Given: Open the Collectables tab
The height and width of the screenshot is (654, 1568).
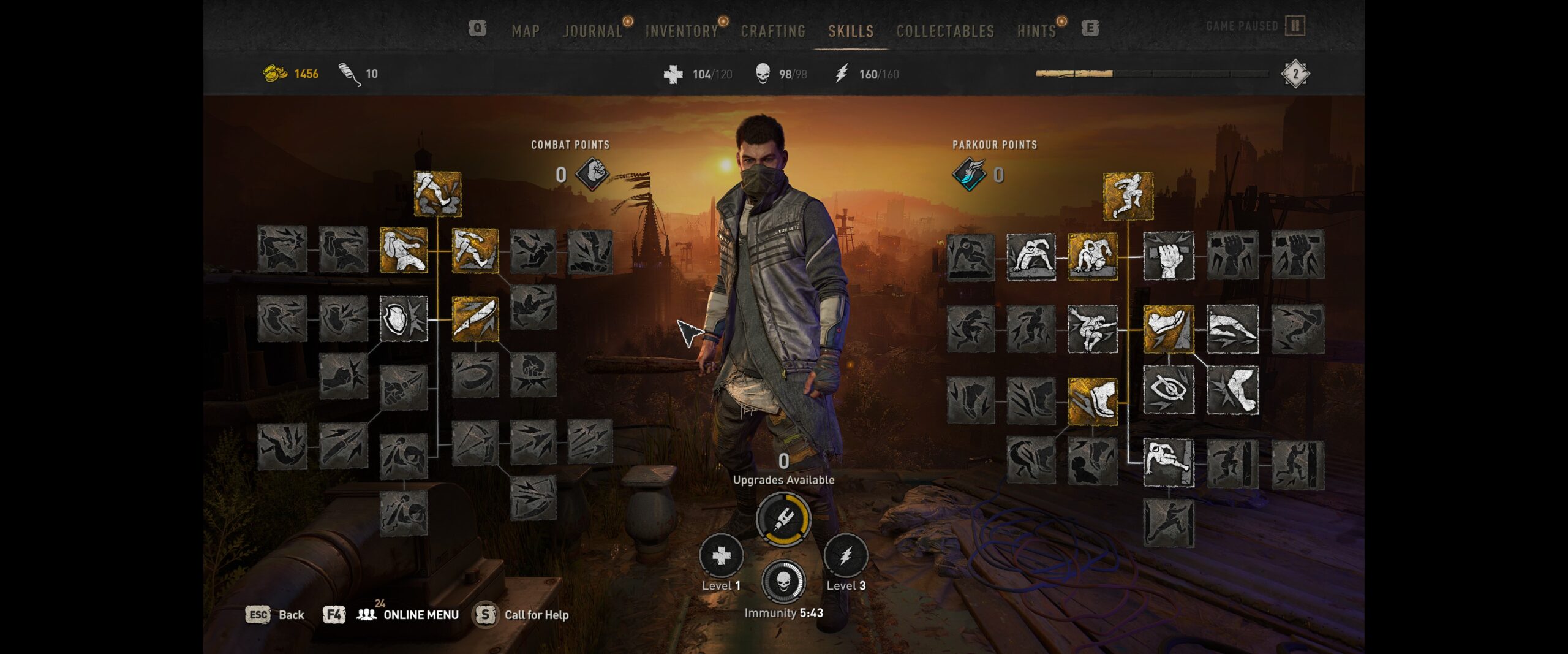Looking at the screenshot, I should pyautogui.click(x=945, y=31).
